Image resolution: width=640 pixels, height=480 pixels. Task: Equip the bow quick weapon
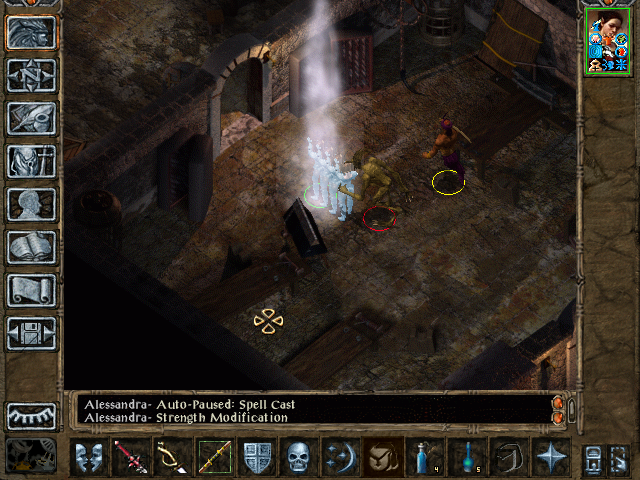[x=172, y=457]
